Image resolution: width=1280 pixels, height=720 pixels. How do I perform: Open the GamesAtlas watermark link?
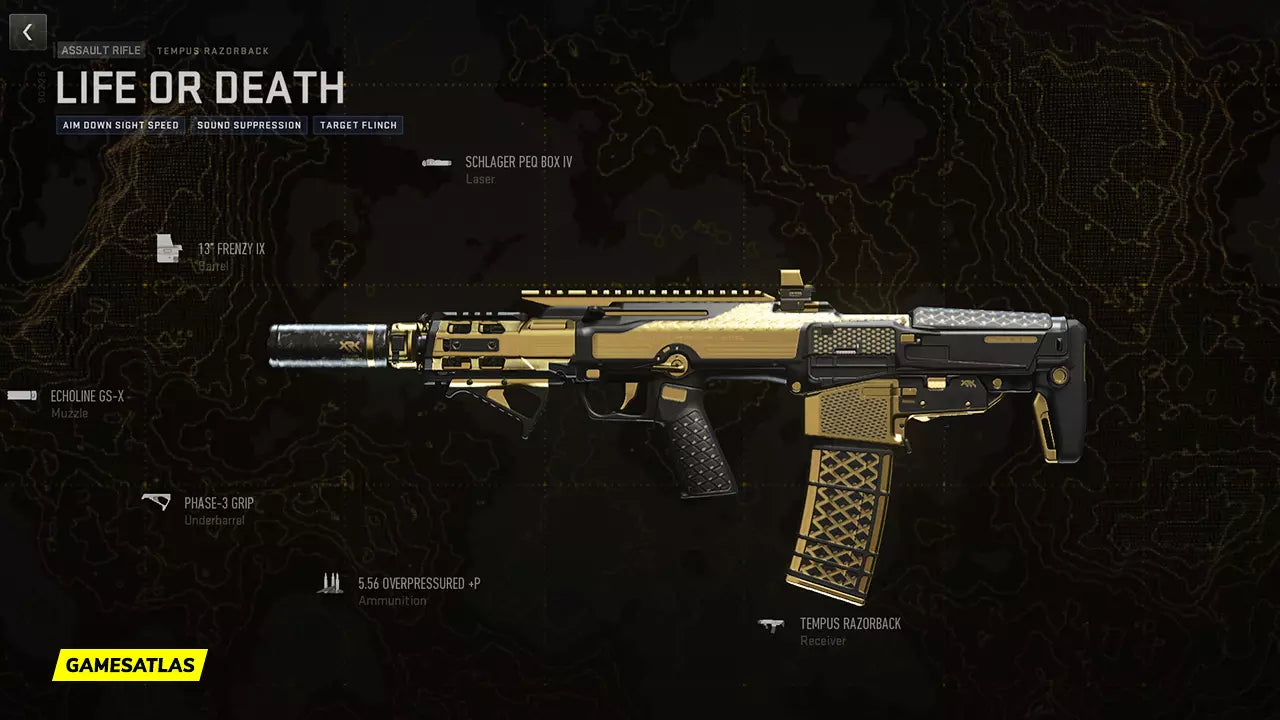pos(130,665)
